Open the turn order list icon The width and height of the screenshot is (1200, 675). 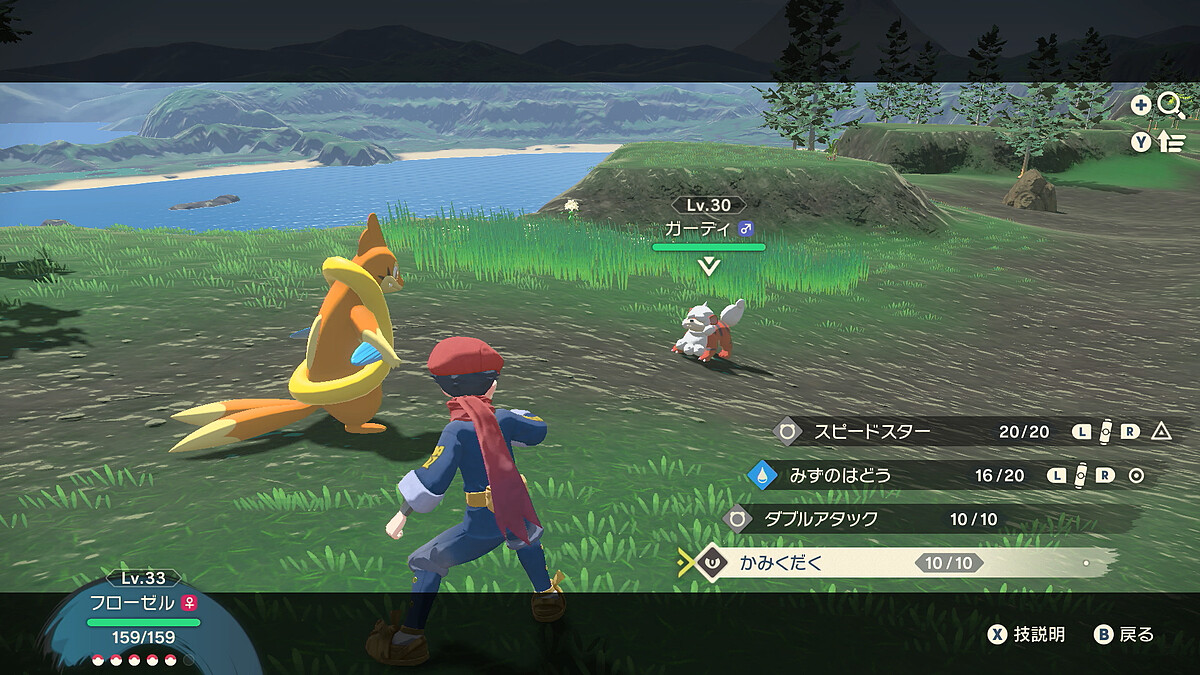tap(1171, 142)
